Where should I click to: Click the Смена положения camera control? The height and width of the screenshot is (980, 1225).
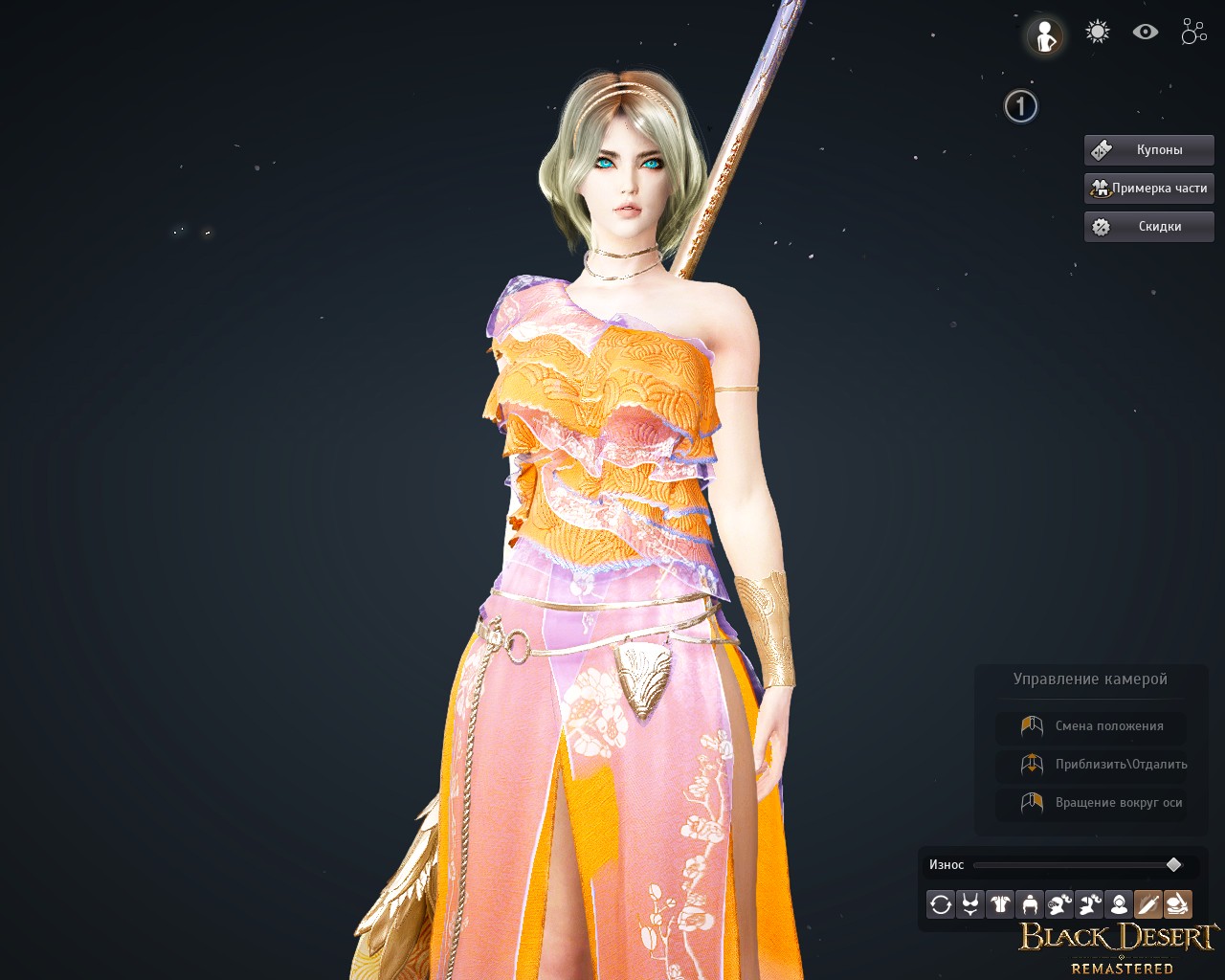coord(1091,726)
